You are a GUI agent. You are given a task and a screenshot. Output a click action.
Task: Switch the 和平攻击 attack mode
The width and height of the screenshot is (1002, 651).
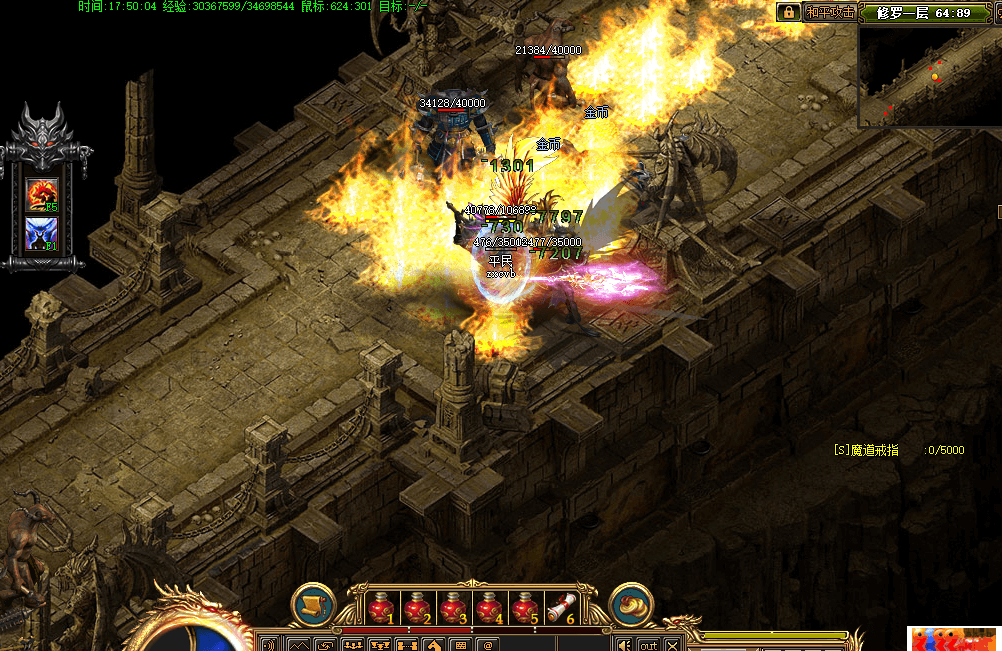pos(831,12)
